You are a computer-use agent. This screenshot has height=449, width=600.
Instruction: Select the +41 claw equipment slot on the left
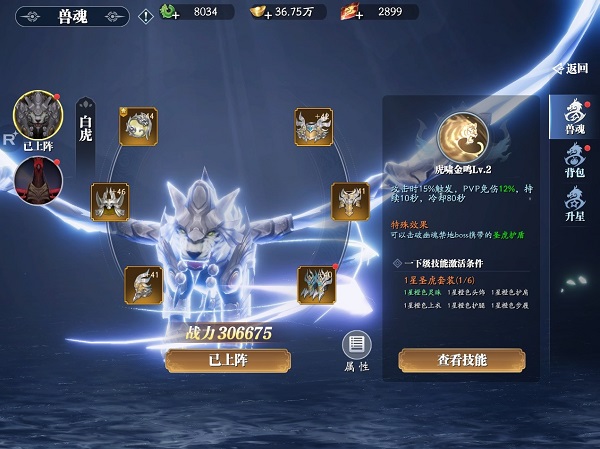(x=143, y=286)
